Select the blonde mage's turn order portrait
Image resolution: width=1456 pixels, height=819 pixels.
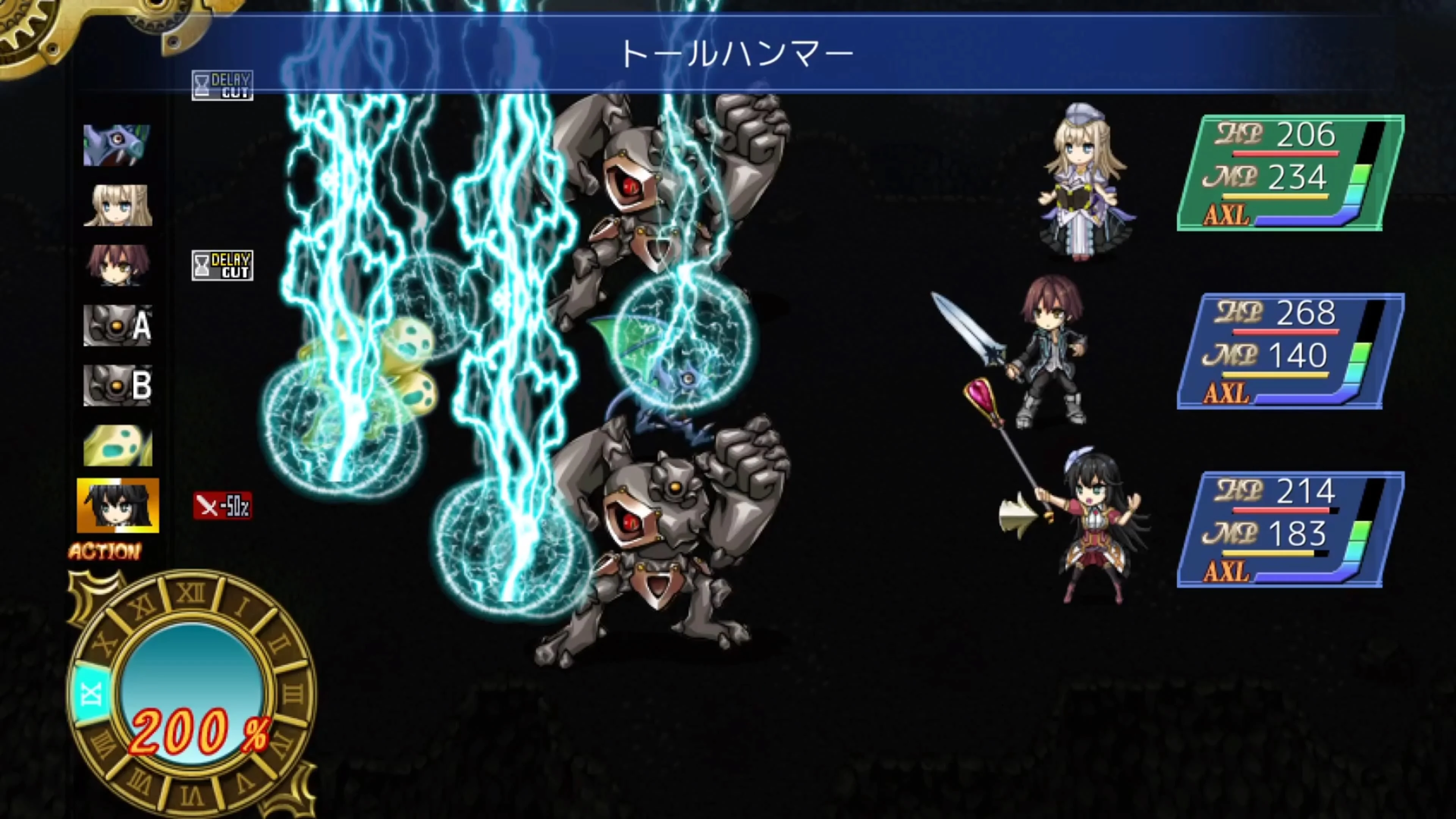119,205
